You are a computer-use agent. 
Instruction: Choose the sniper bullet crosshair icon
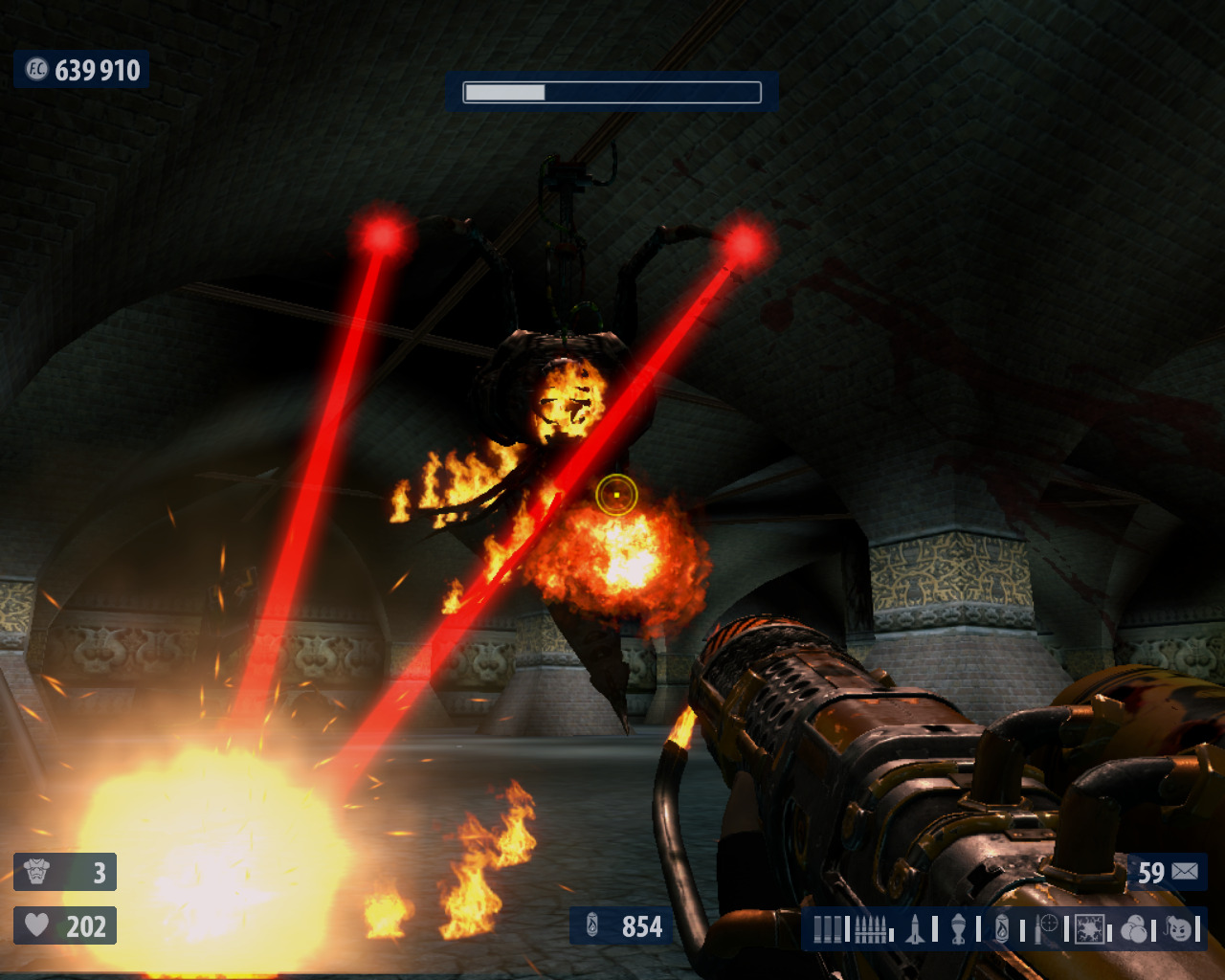[1046, 928]
